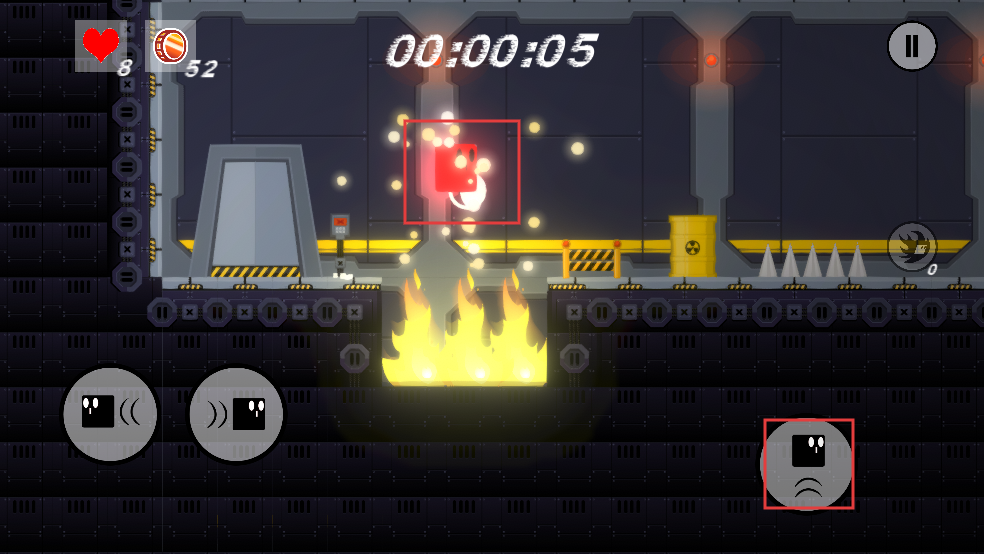The width and height of the screenshot is (984, 554).
Task: Tap the move left control button
Action: (110, 414)
